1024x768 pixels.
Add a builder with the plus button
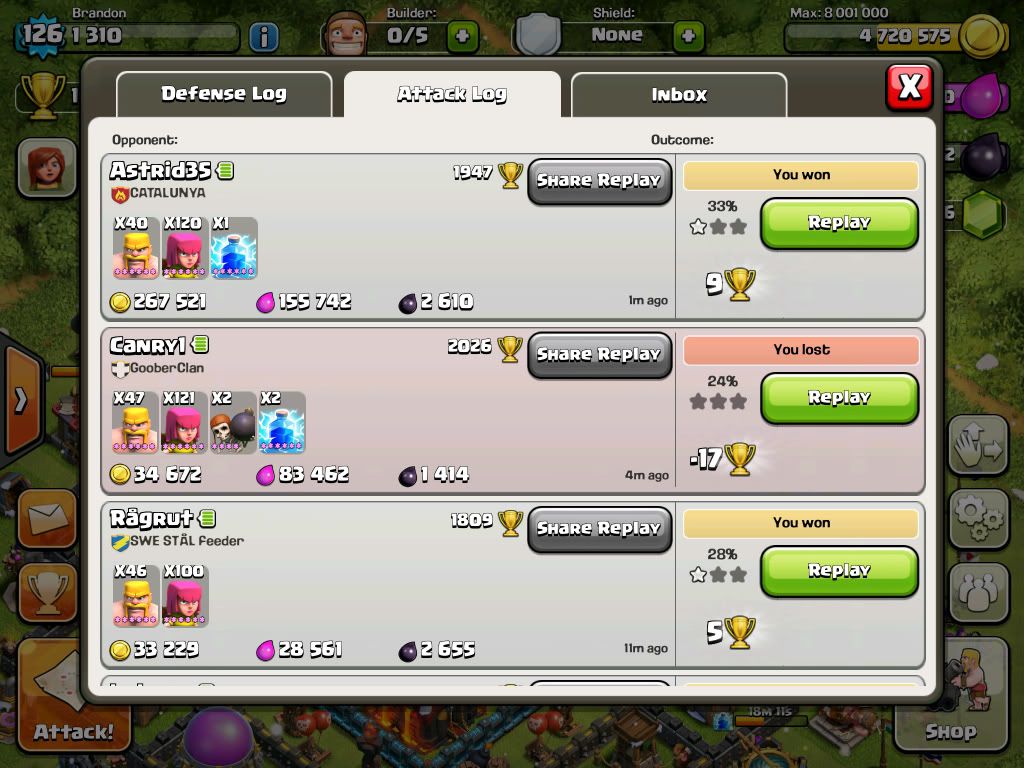click(461, 37)
